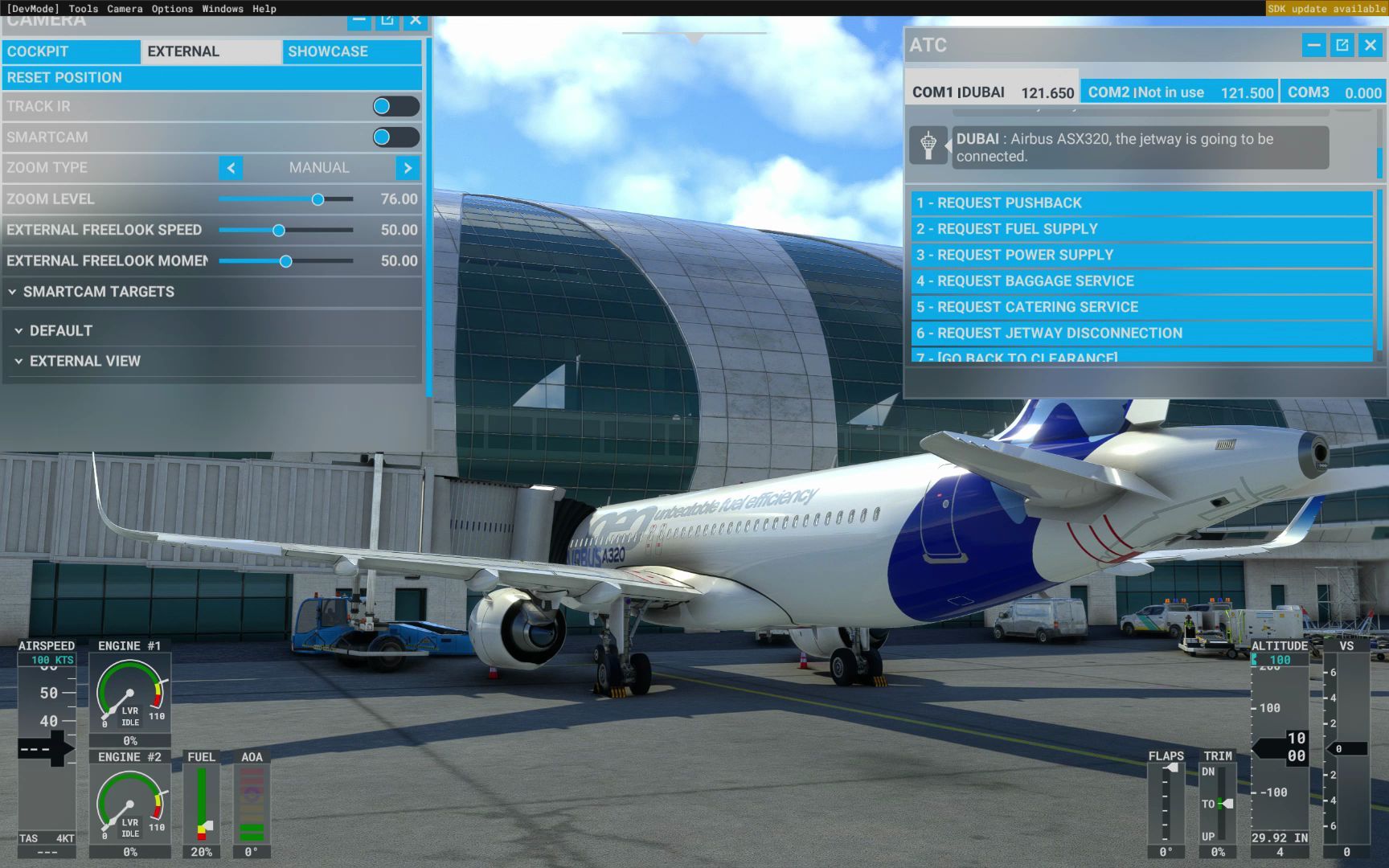Enable the Track IR toggle
Viewport: 1389px width, 868px height.
395,106
